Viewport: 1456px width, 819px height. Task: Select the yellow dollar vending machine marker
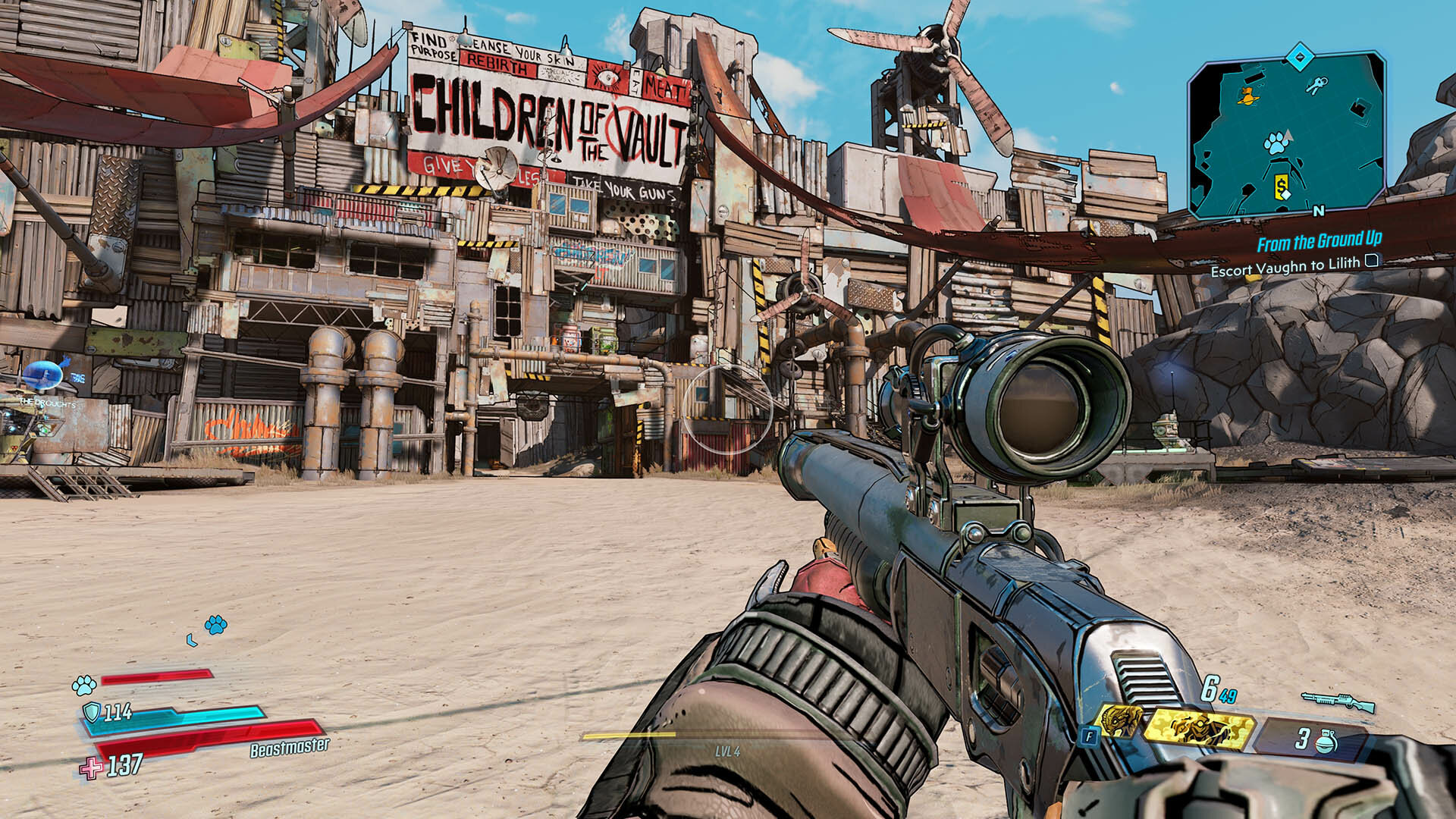(1281, 187)
